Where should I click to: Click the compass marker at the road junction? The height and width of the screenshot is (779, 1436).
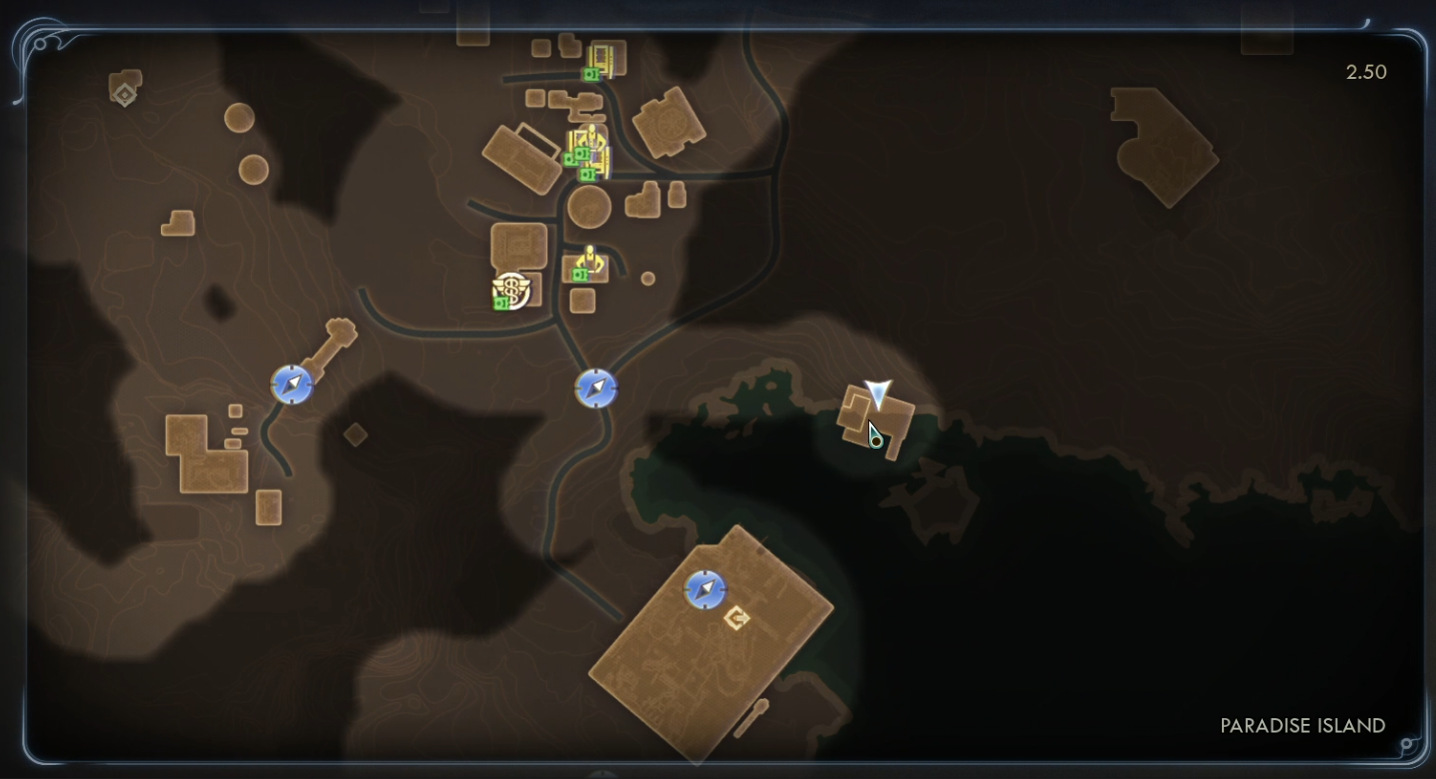coord(596,388)
